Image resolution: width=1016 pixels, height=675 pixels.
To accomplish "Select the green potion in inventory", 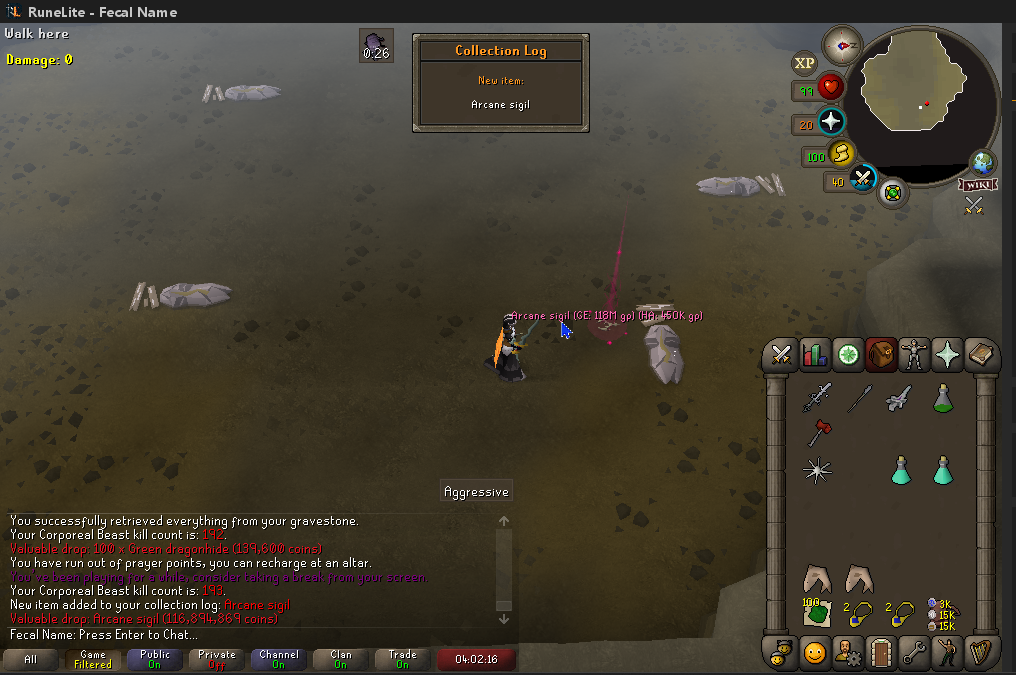I will click(942, 399).
